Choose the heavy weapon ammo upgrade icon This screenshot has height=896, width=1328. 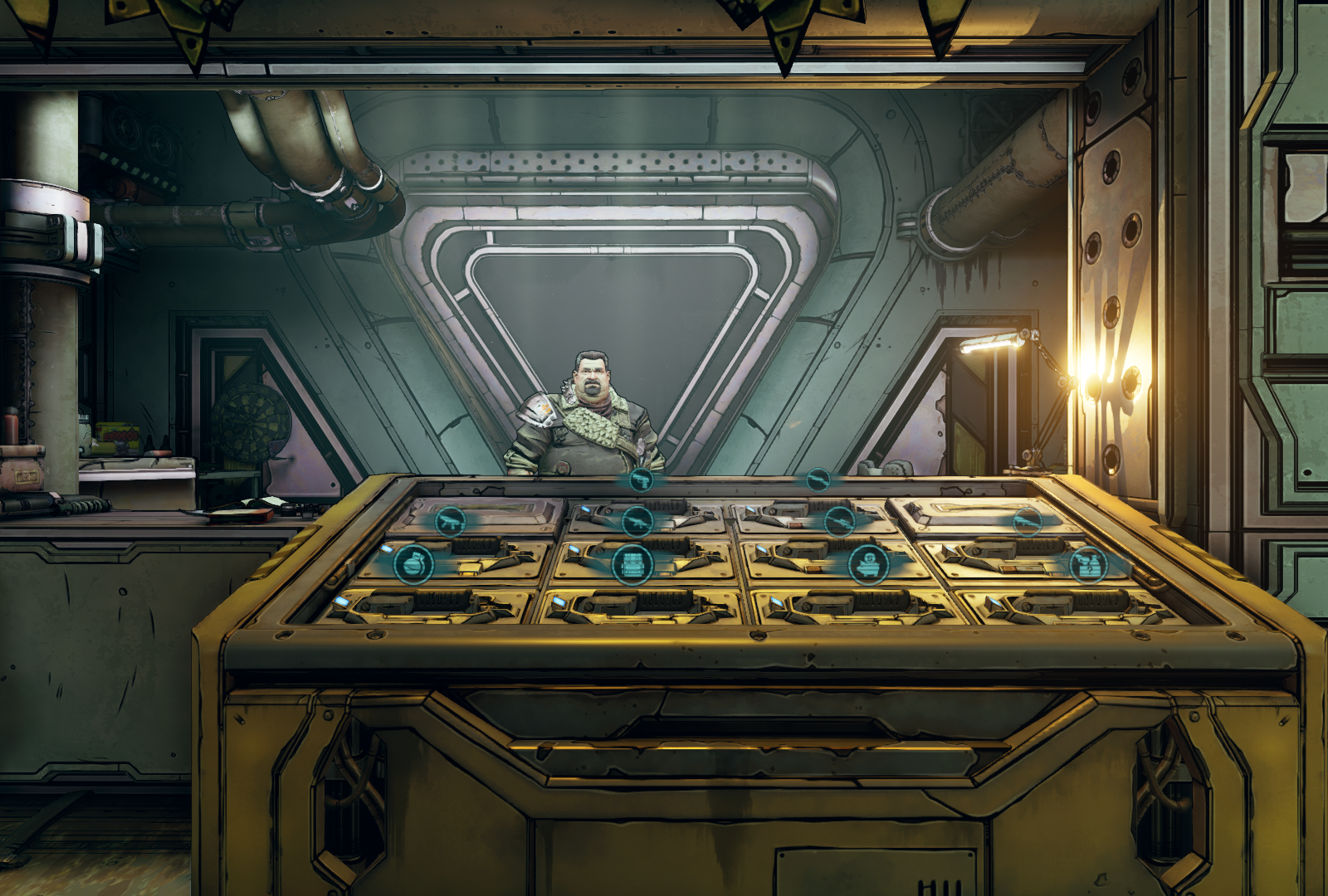pos(1028,522)
